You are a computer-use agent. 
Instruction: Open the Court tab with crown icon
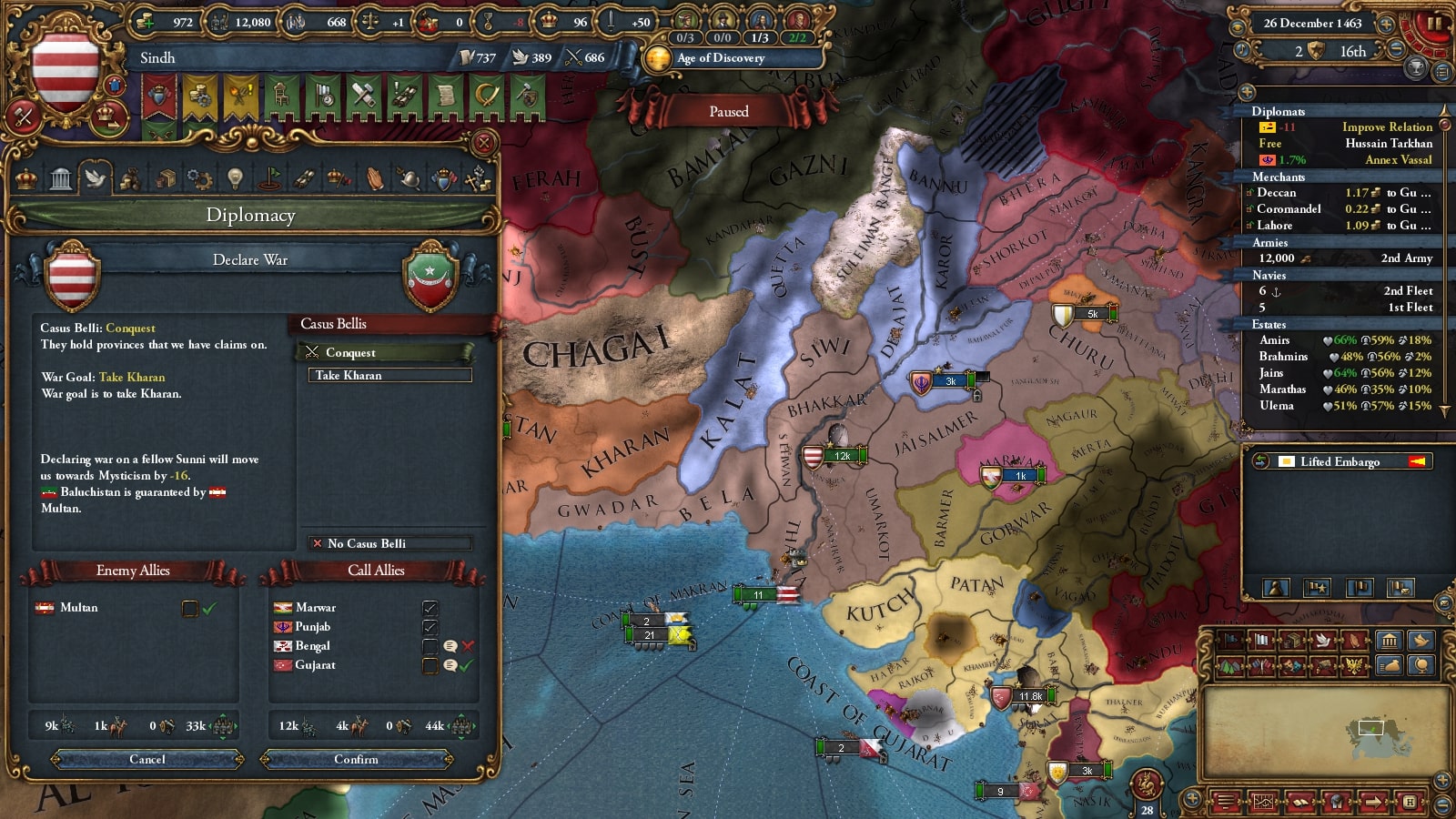[x=26, y=178]
